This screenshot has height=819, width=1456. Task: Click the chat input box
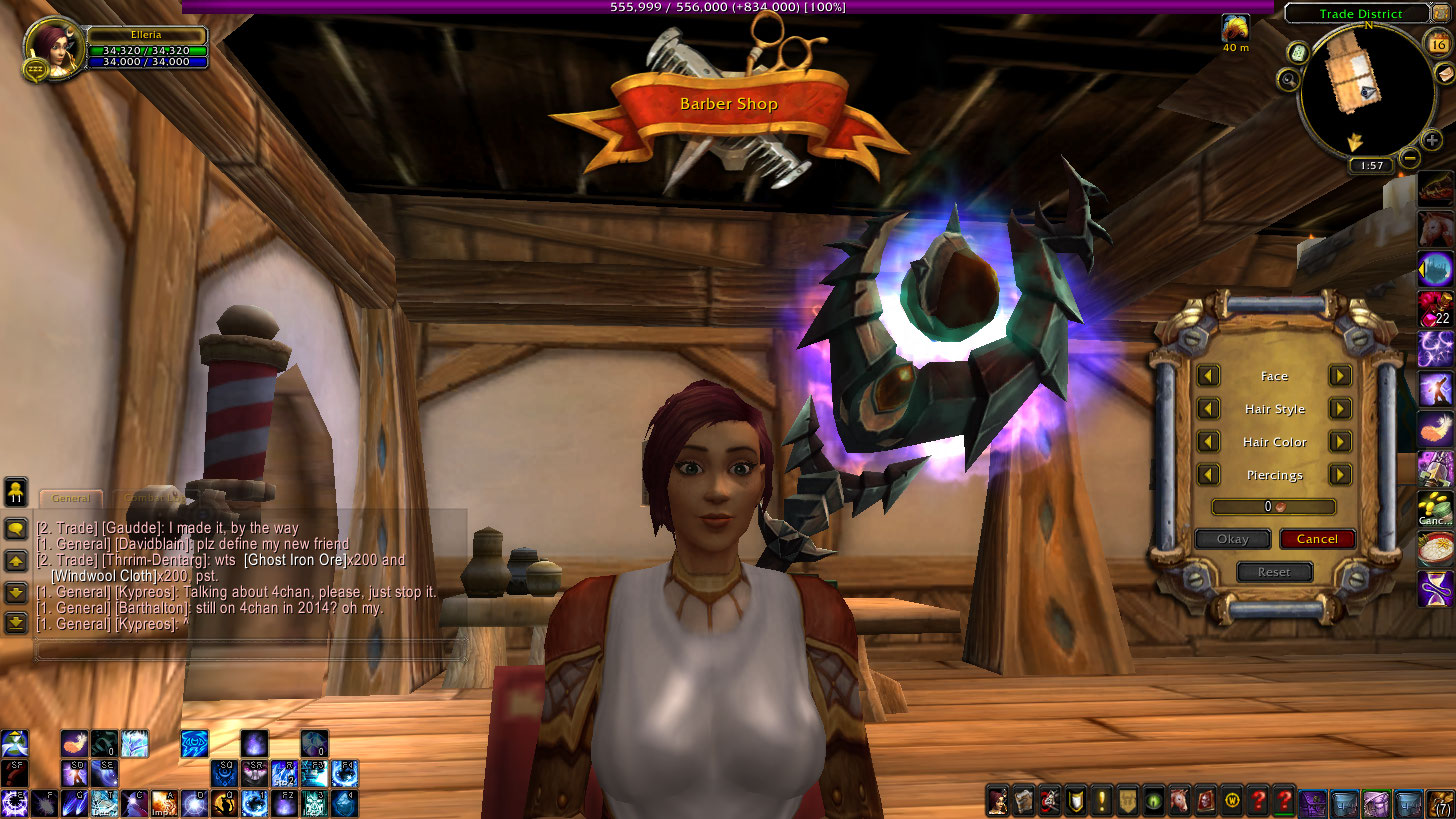point(250,651)
